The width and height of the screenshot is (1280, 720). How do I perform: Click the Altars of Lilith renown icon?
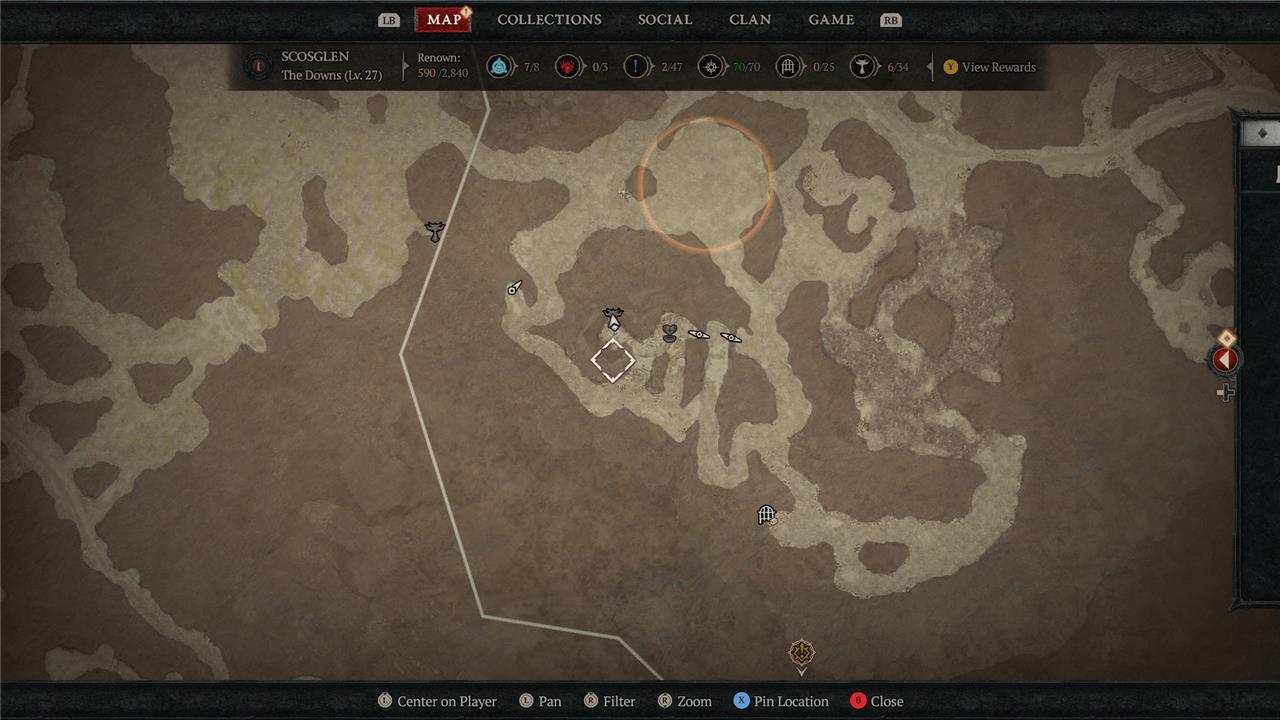tap(861, 67)
